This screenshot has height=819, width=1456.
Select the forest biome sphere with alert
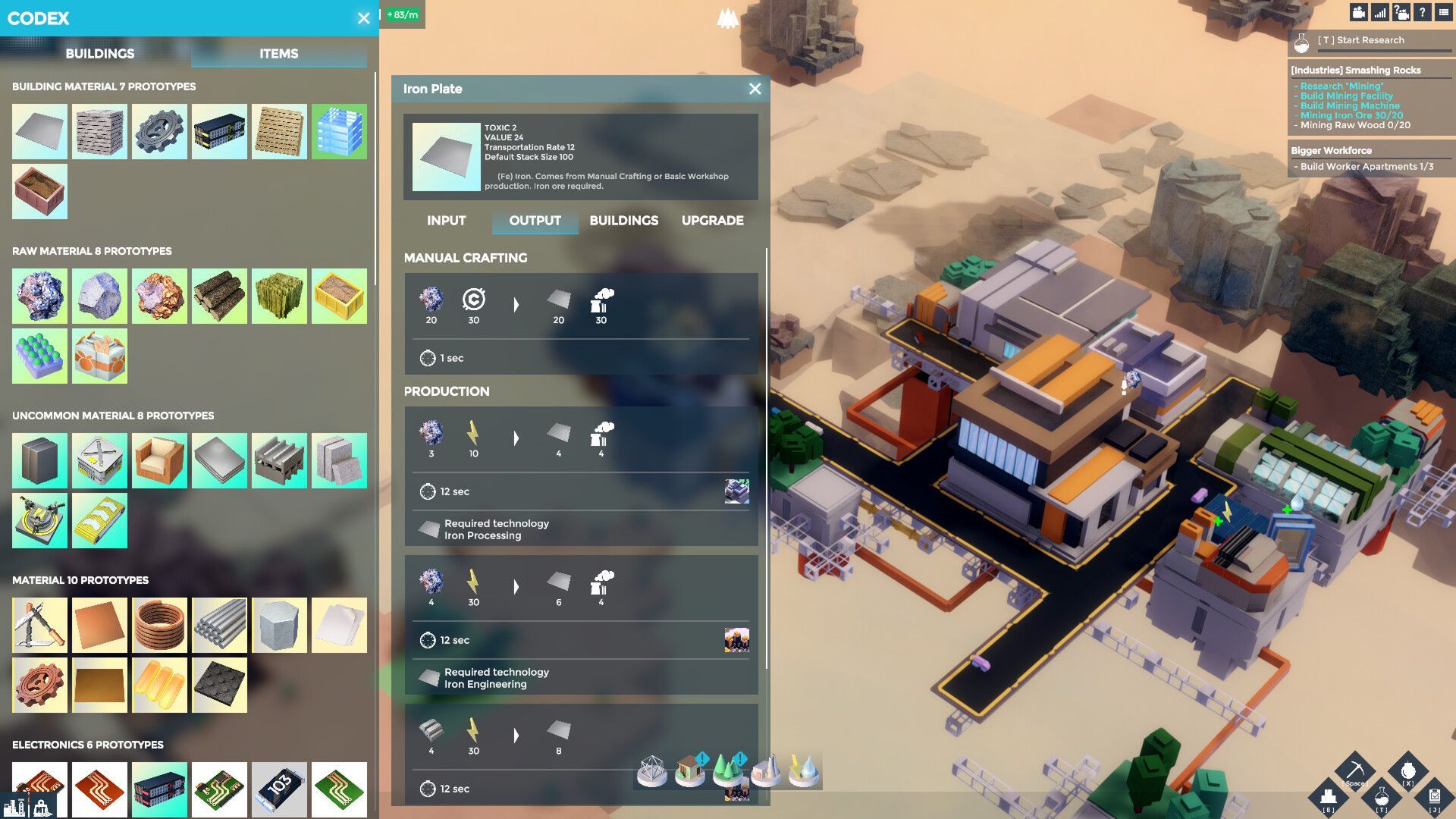click(726, 768)
